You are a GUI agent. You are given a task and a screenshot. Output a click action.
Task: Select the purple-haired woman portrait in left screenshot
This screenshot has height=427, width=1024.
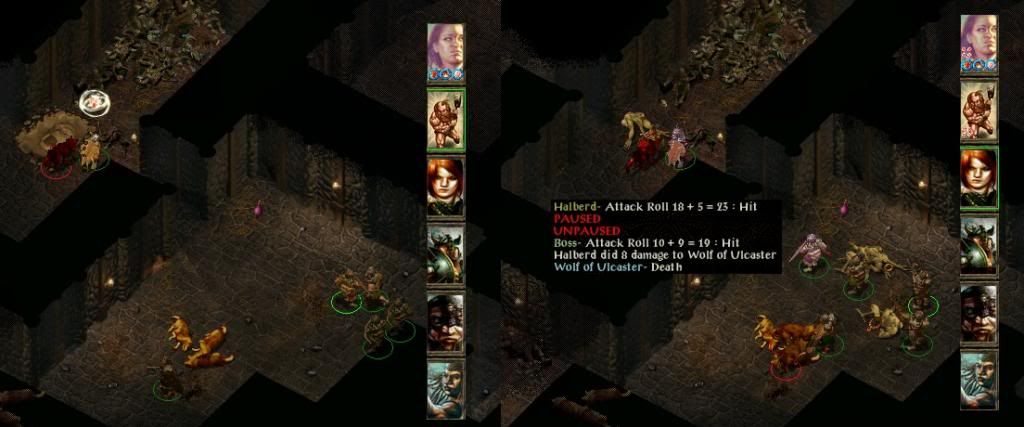(x=446, y=50)
